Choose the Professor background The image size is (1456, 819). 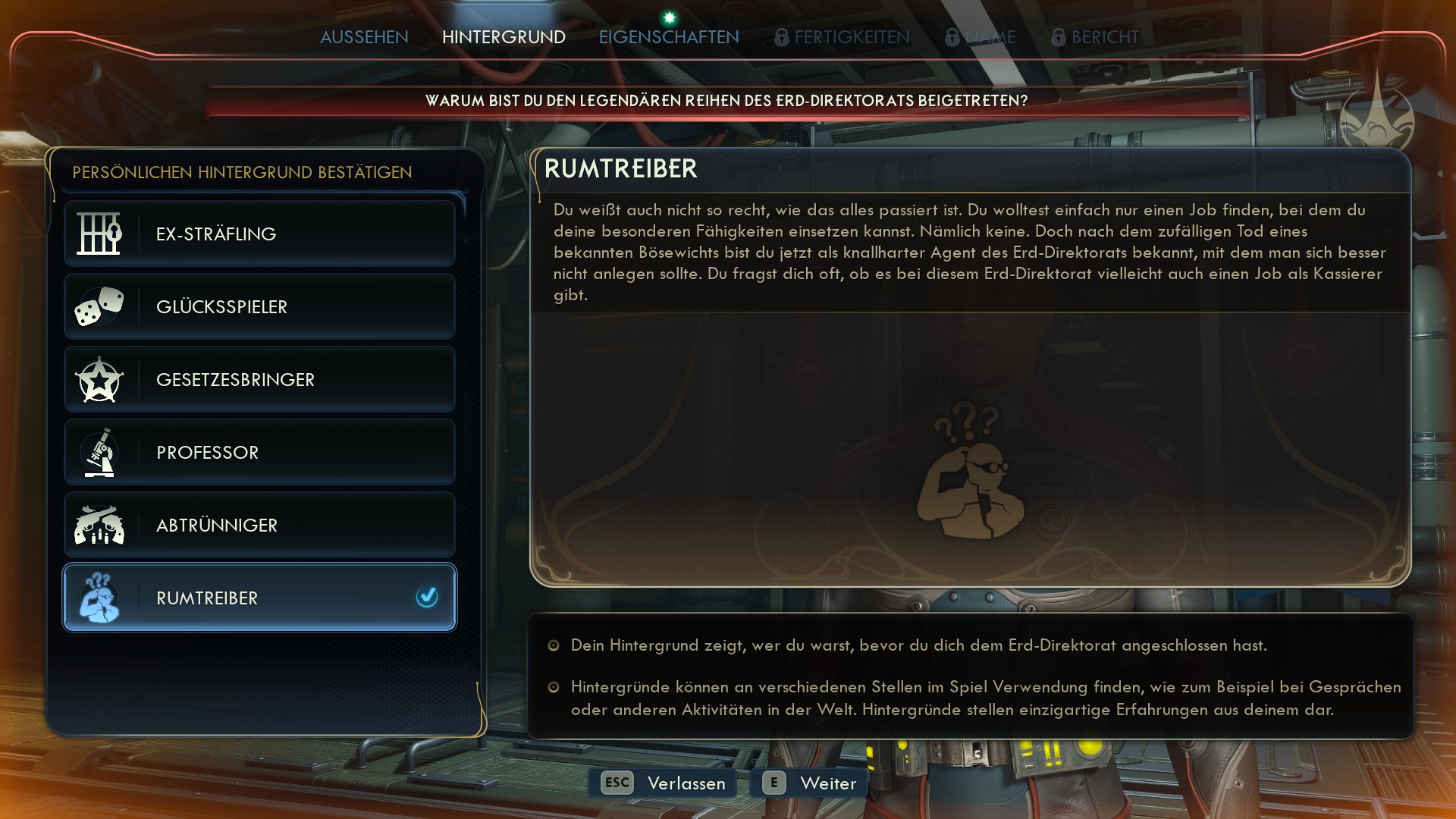tap(259, 452)
